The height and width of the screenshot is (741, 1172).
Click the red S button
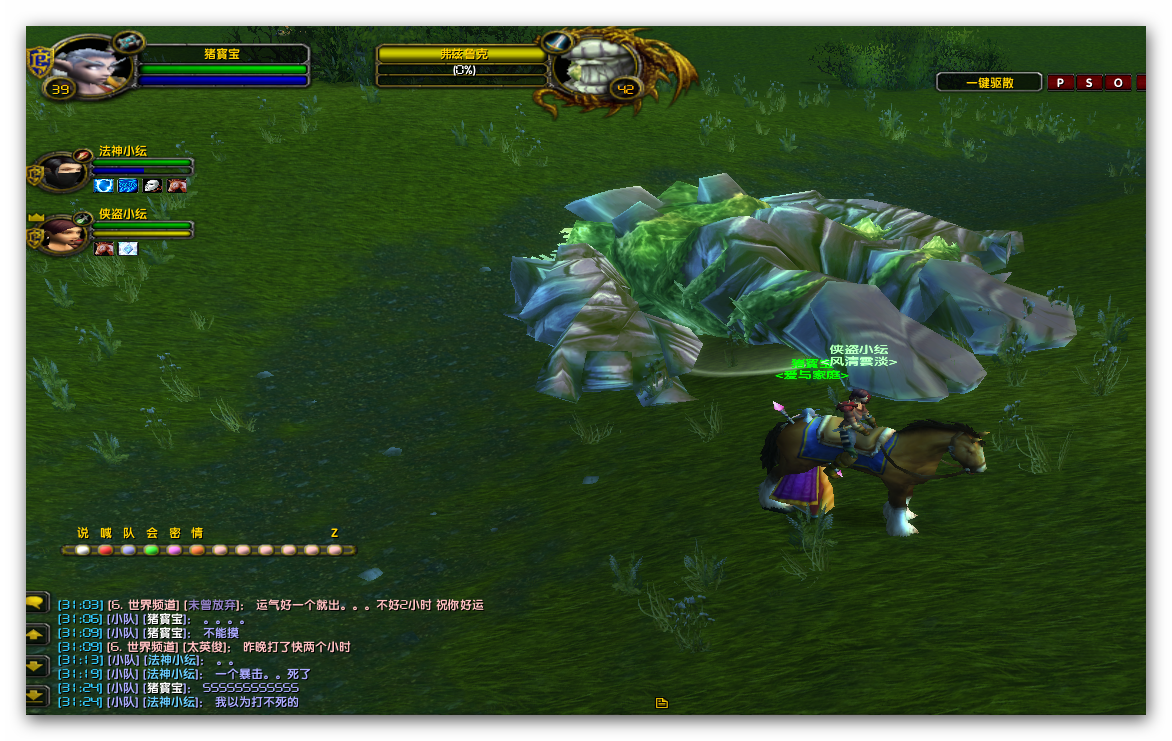[x=1089, y=83]
